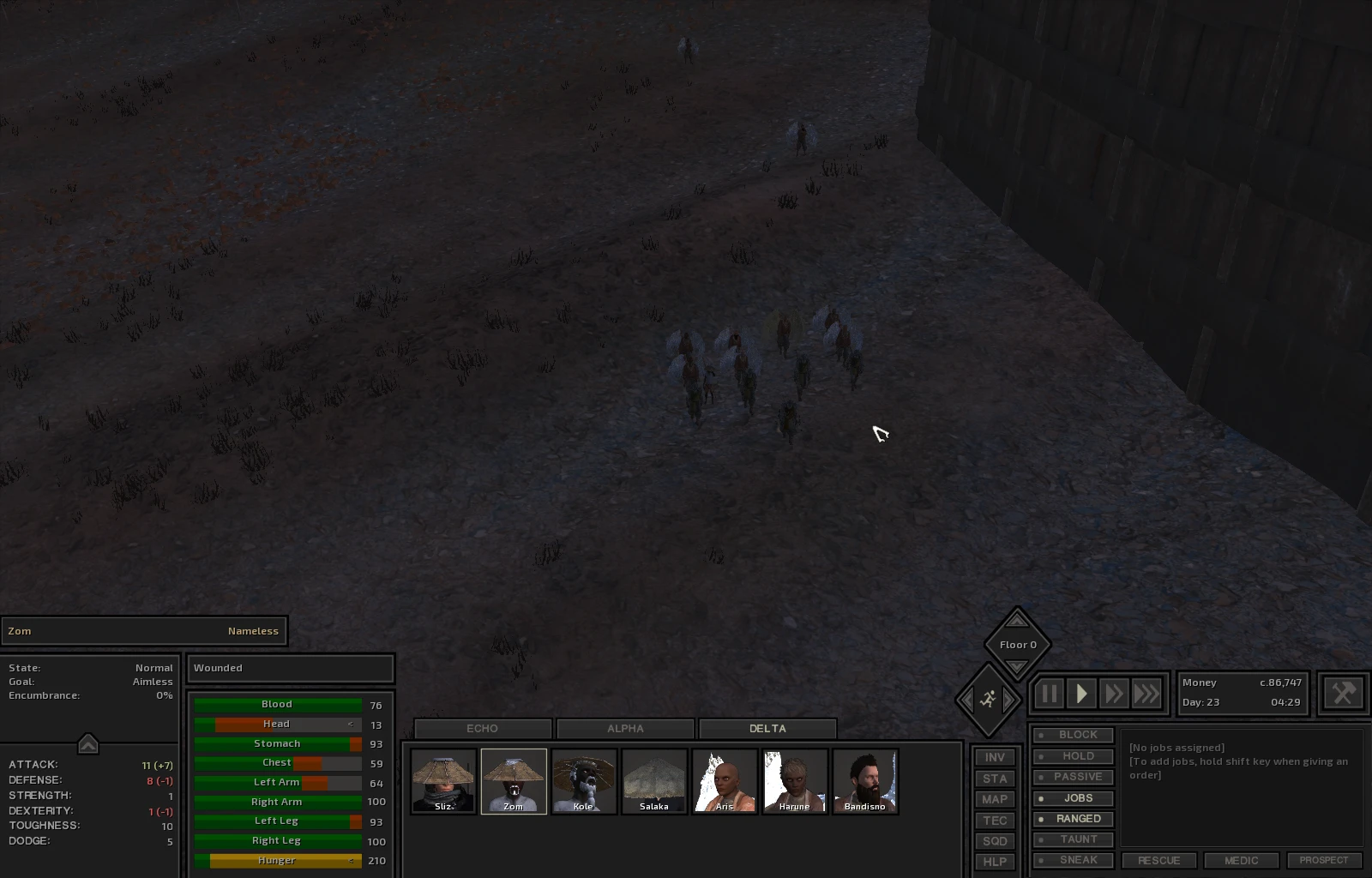The height and width of the screenshot is (878, 1372).
Task: Collapse the character stats panel arrow
Action: click(88, 744)
